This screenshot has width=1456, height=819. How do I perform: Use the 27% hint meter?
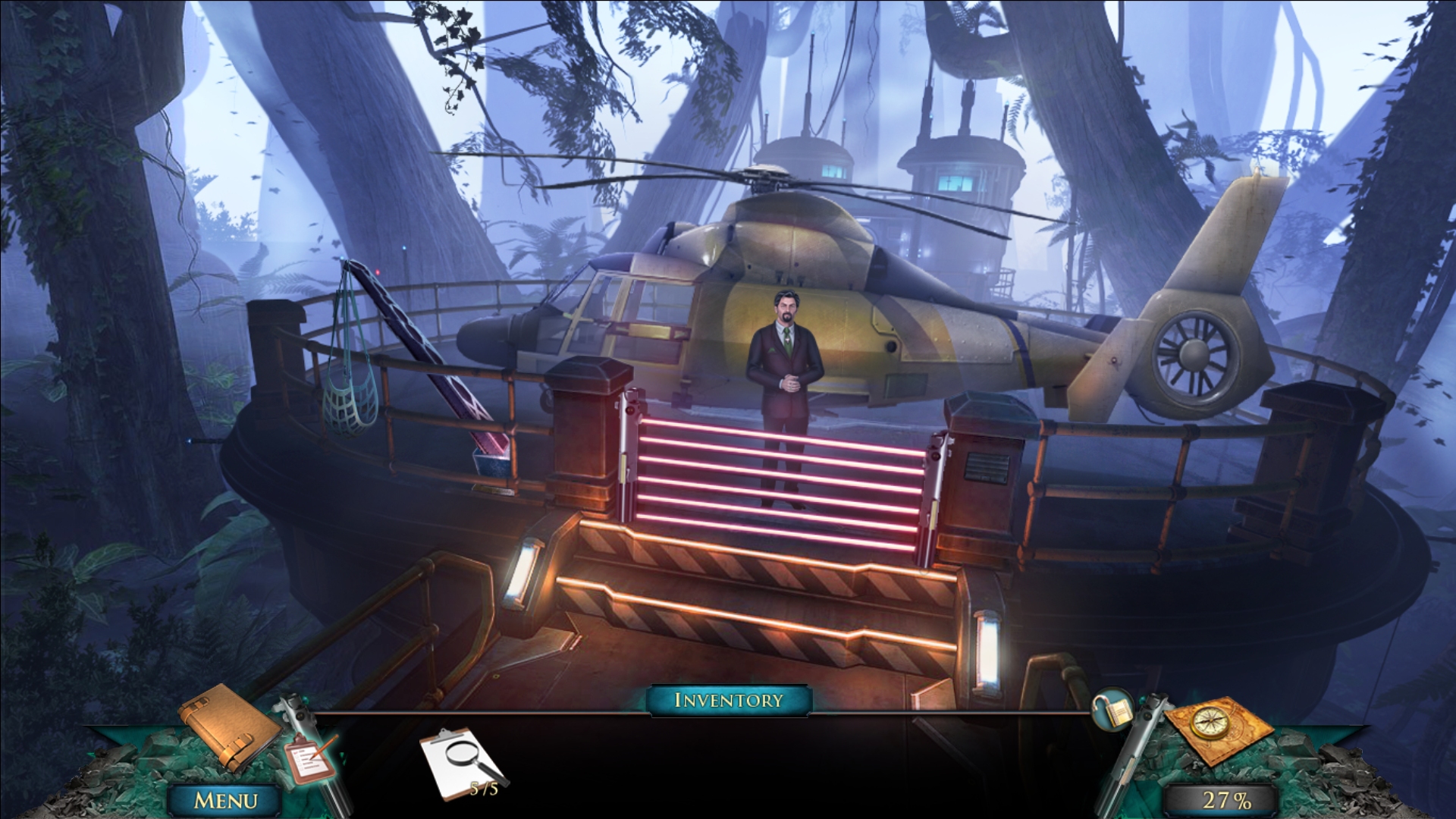(x=1226, y=800)
